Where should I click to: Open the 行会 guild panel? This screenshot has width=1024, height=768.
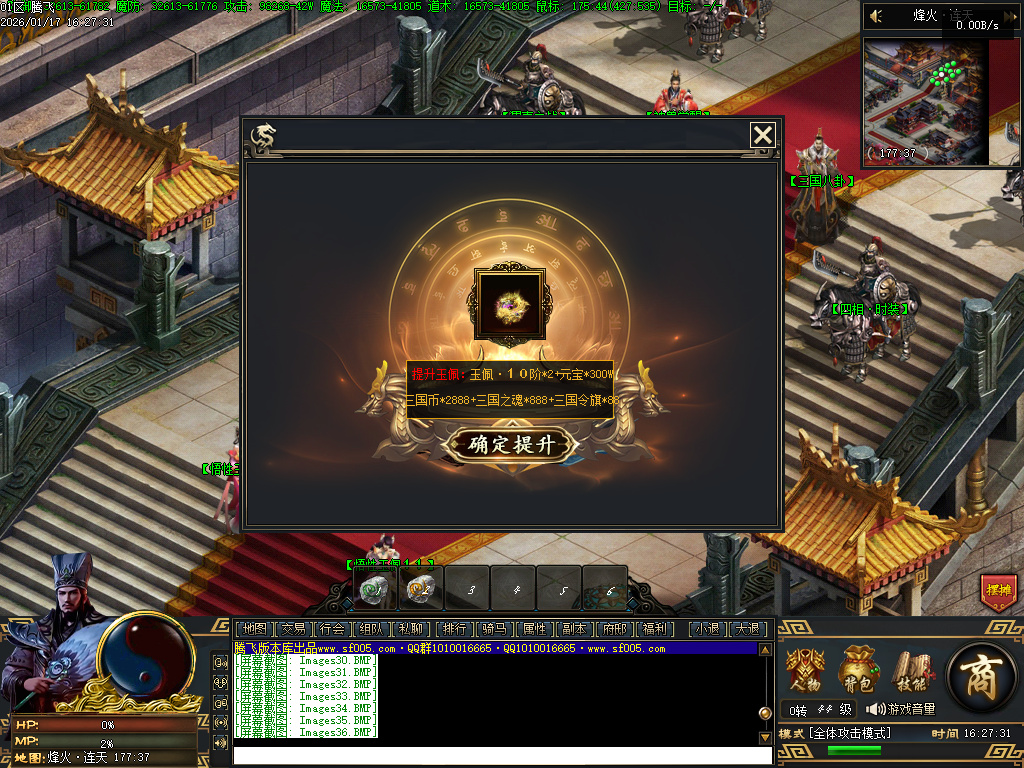(332, 629)
